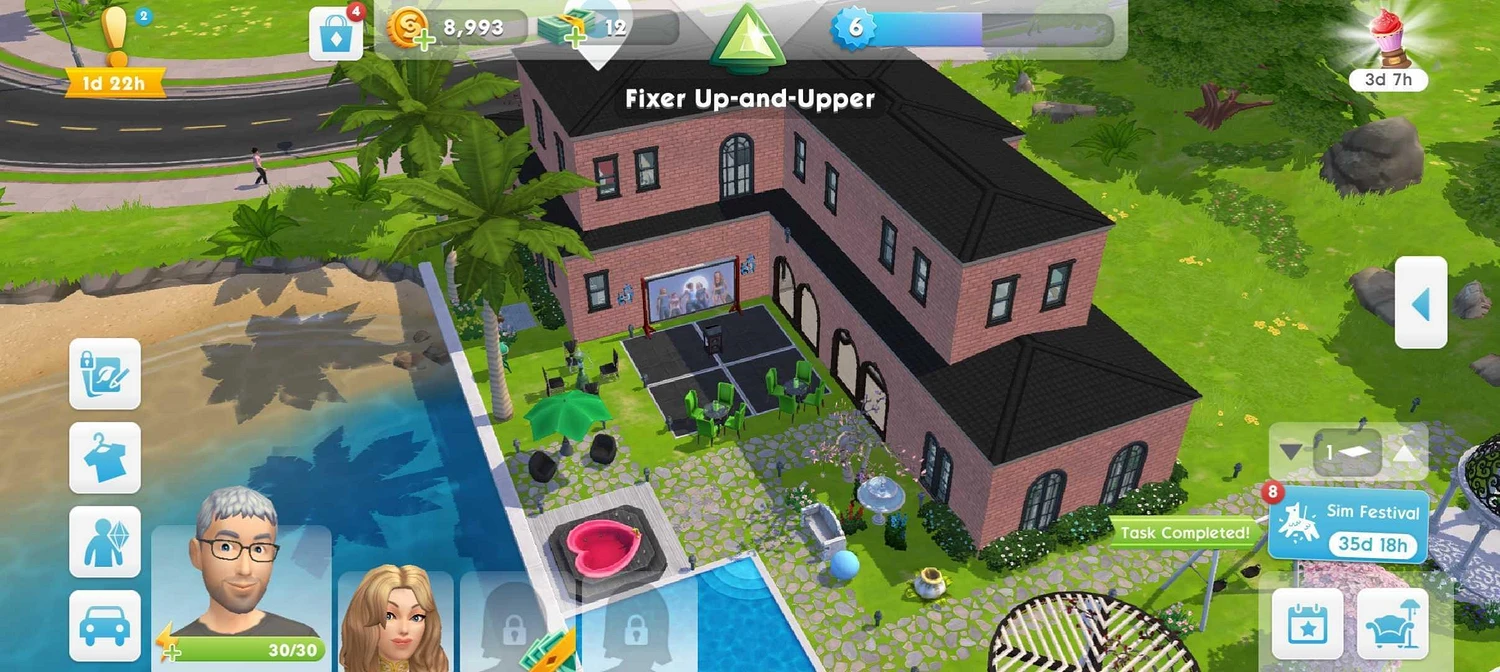
Task: Go down one floor level
Action: pyautogui.click(x=1292, y=452)
